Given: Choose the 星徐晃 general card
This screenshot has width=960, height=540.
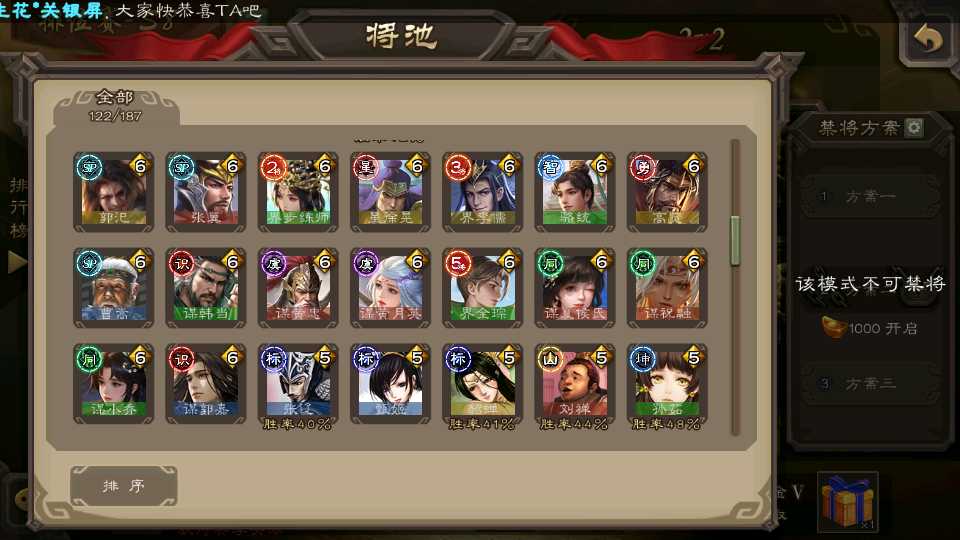Looking at the screenshot, I should [x=390, y=190].
